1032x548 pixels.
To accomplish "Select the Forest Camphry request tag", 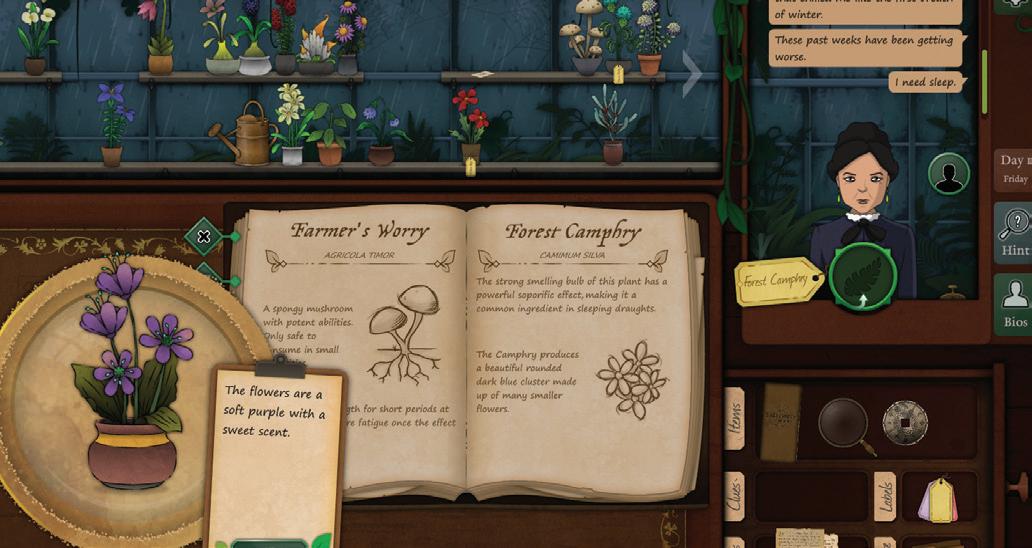I will pos(778,281).
